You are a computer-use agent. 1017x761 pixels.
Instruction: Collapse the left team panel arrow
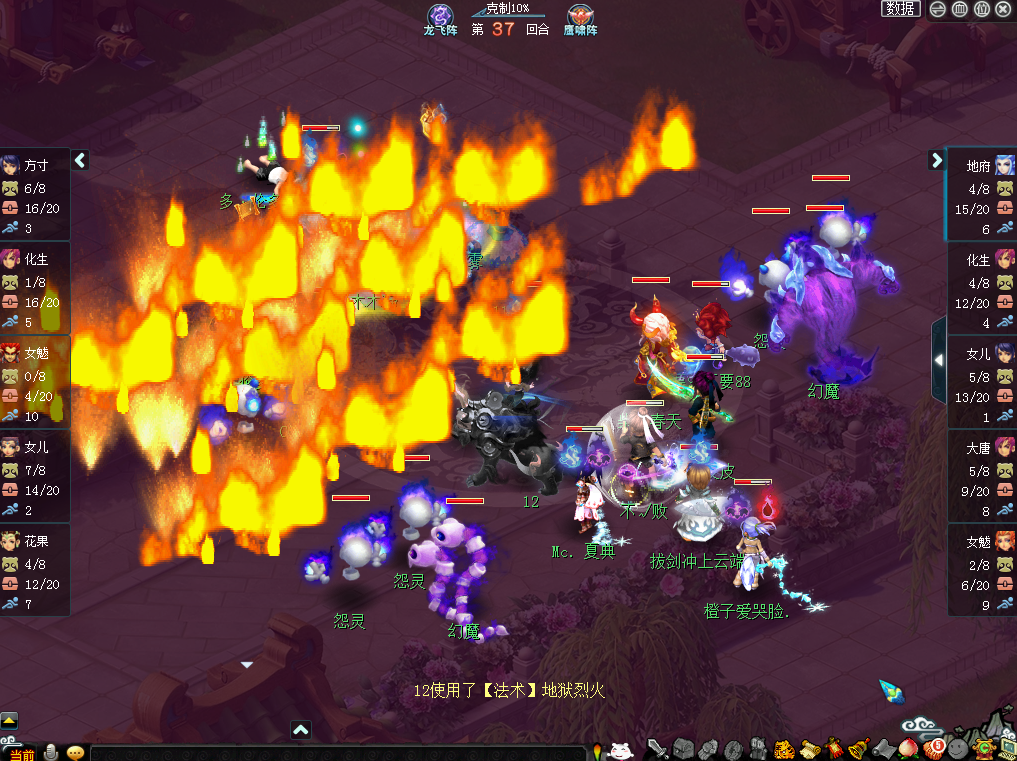[x=81, y=160]
